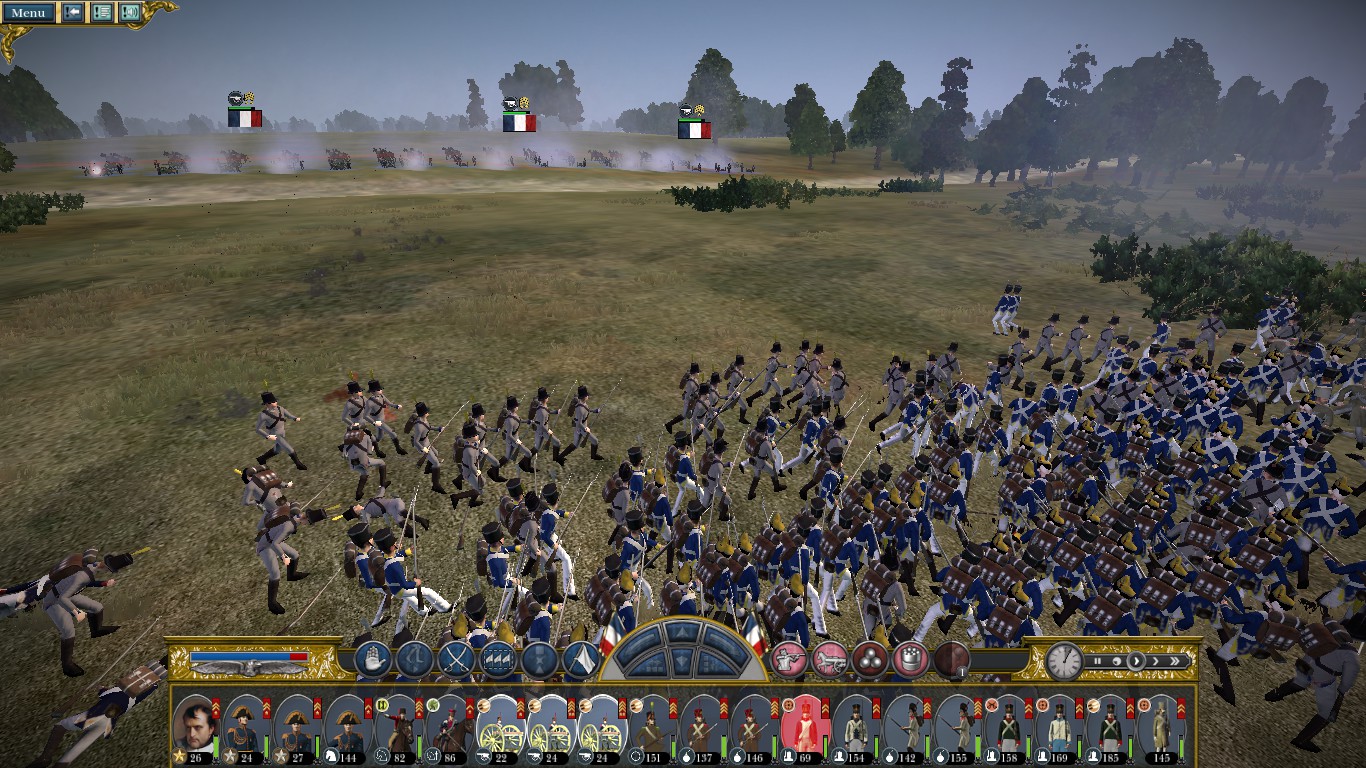Set fastest speed with triple arrow control
1366x768 pixels.
(1181, 661)
